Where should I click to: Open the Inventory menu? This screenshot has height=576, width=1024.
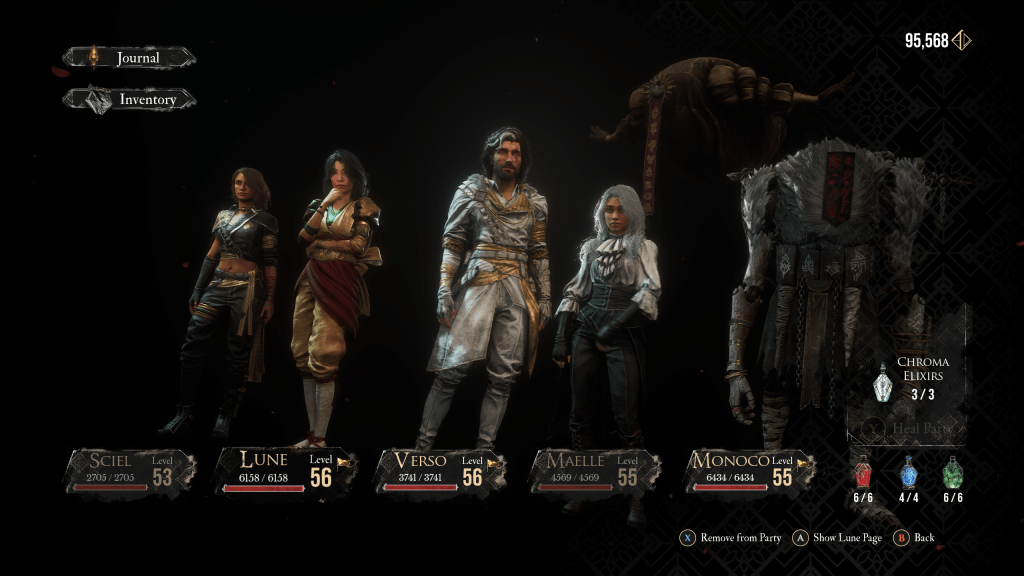pos(130,100)
